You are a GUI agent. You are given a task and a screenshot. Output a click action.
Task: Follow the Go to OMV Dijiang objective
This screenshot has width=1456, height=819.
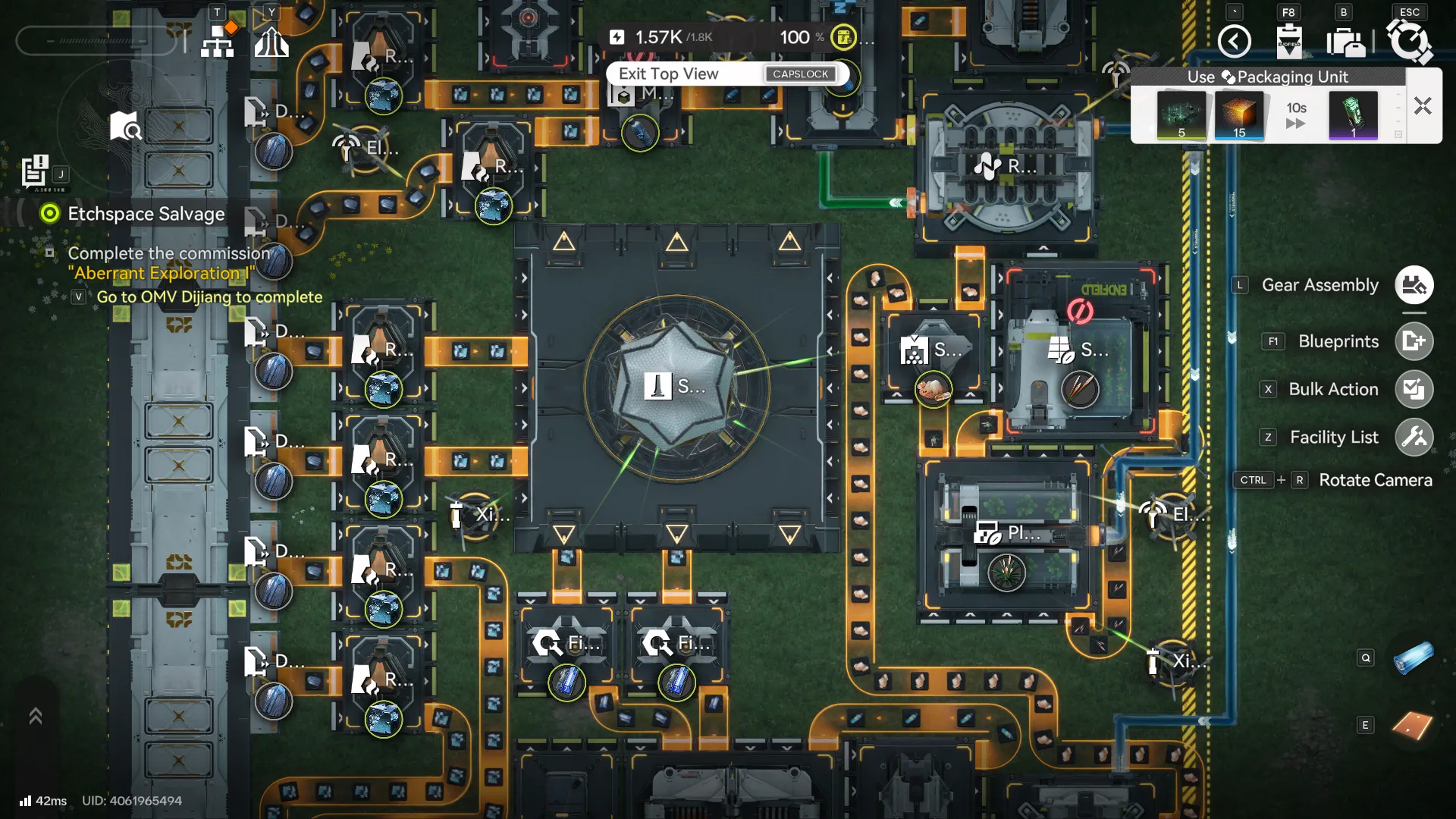[x=207, y=297]
